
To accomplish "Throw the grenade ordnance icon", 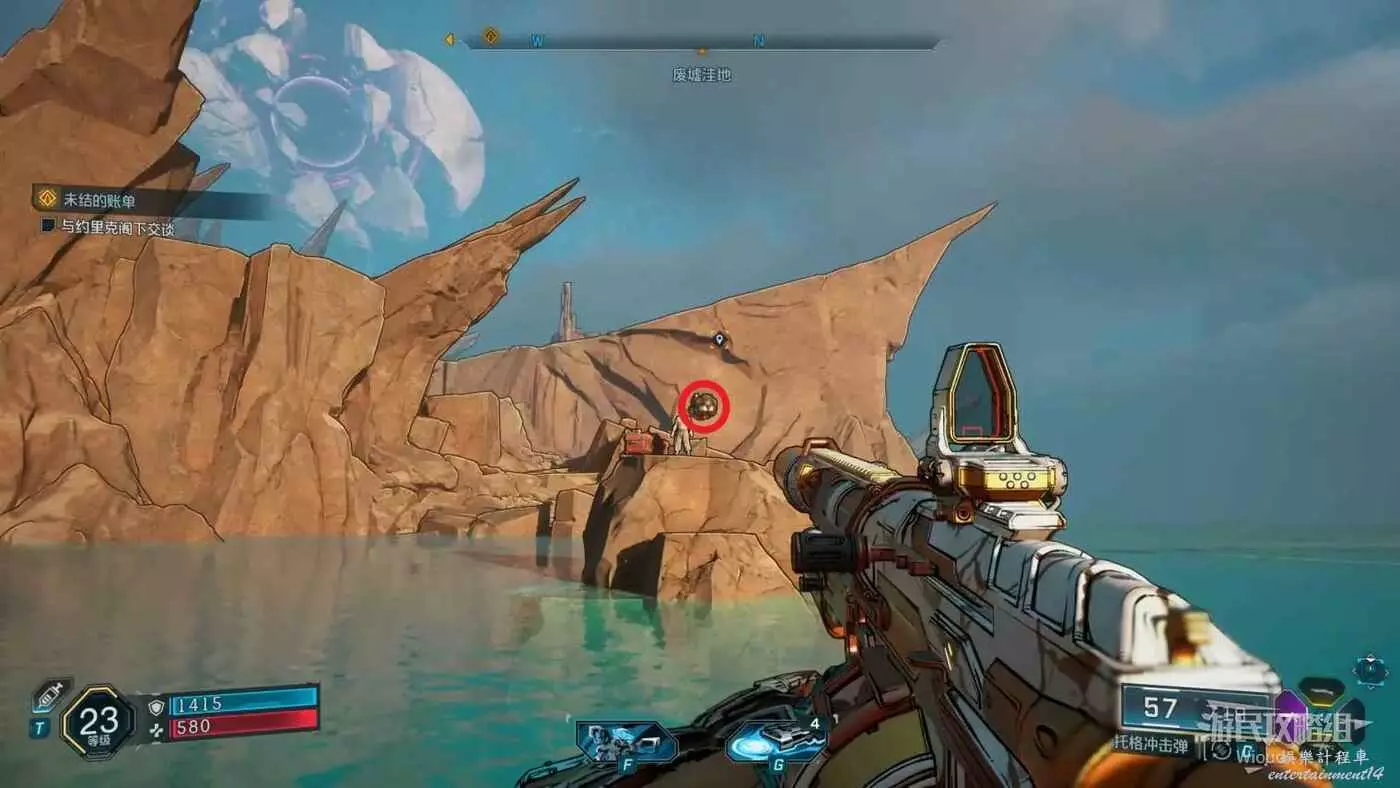I will [776, 742].
